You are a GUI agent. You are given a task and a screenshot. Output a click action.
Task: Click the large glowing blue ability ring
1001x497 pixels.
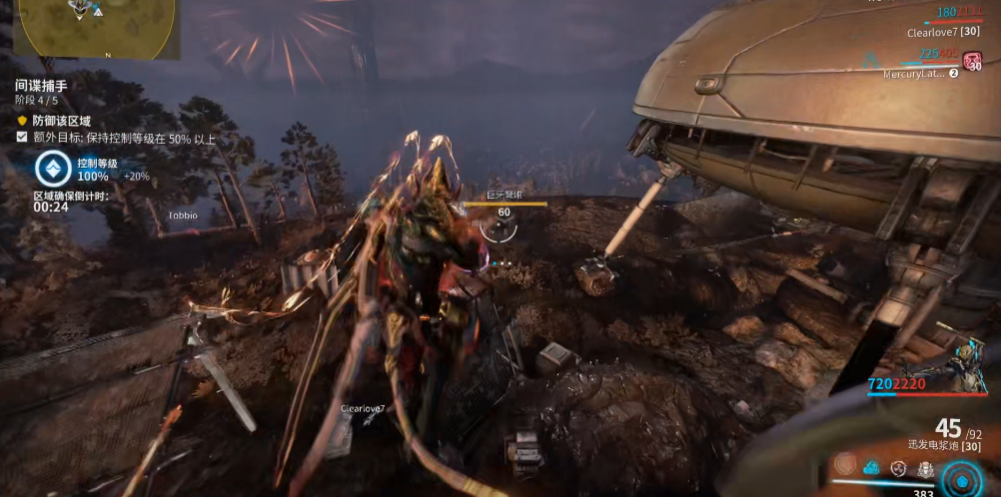pyautogui.click(x=963, y=478)
